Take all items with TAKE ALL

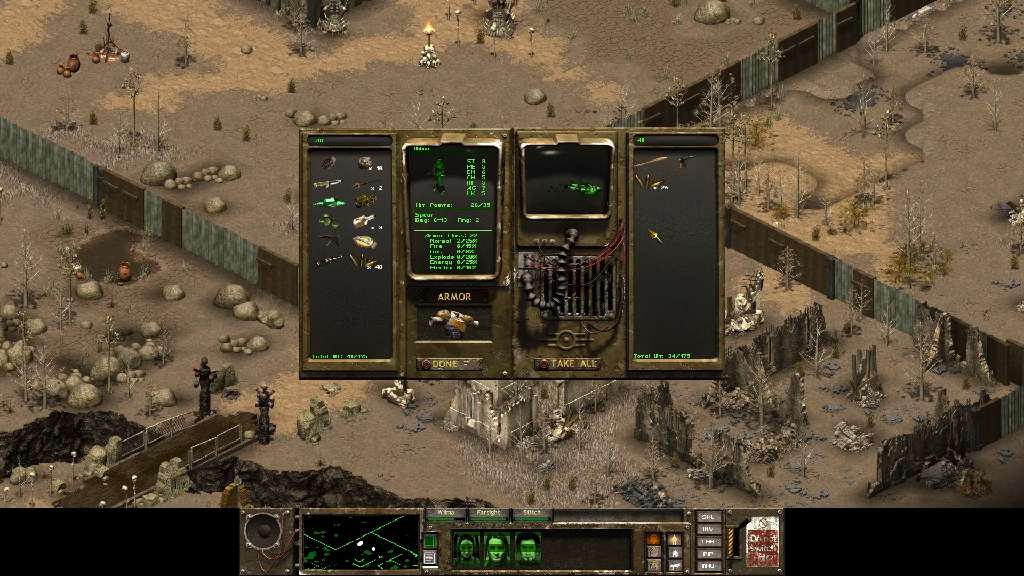tap(568, 364)
